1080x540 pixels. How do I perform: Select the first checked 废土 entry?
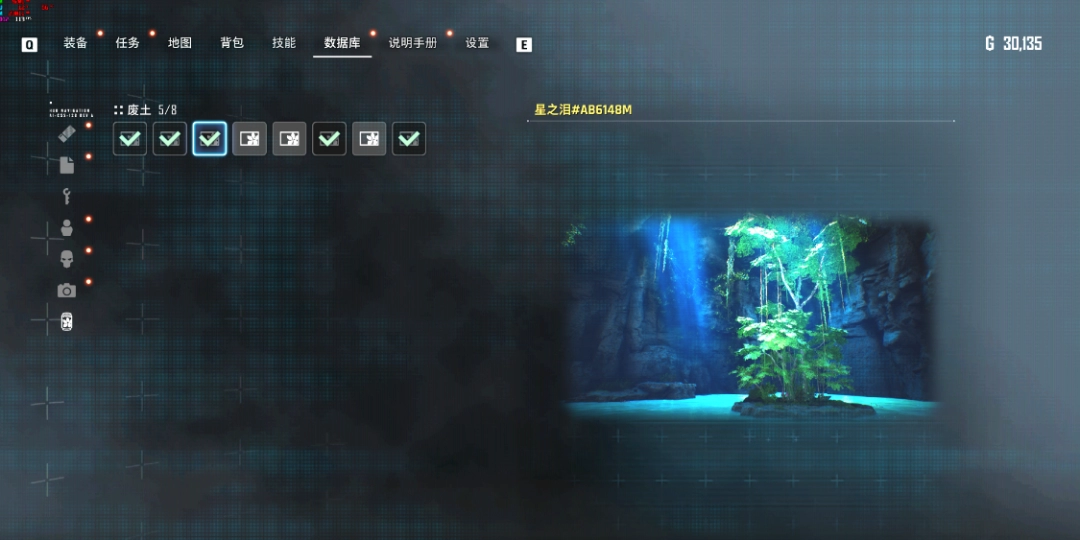point(130,139)
